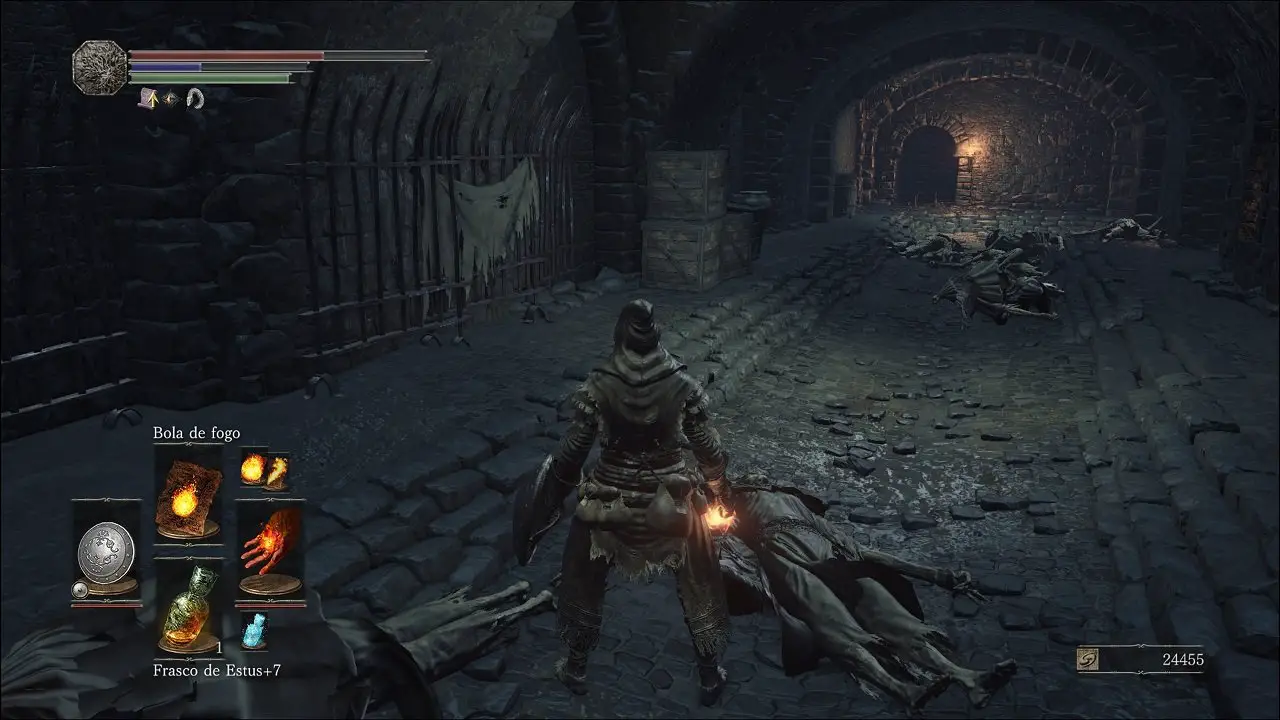The width and height of the screenshot is (1280, 720).
Task: Click the diamond spark status effect icon
Action: point(172,98)
